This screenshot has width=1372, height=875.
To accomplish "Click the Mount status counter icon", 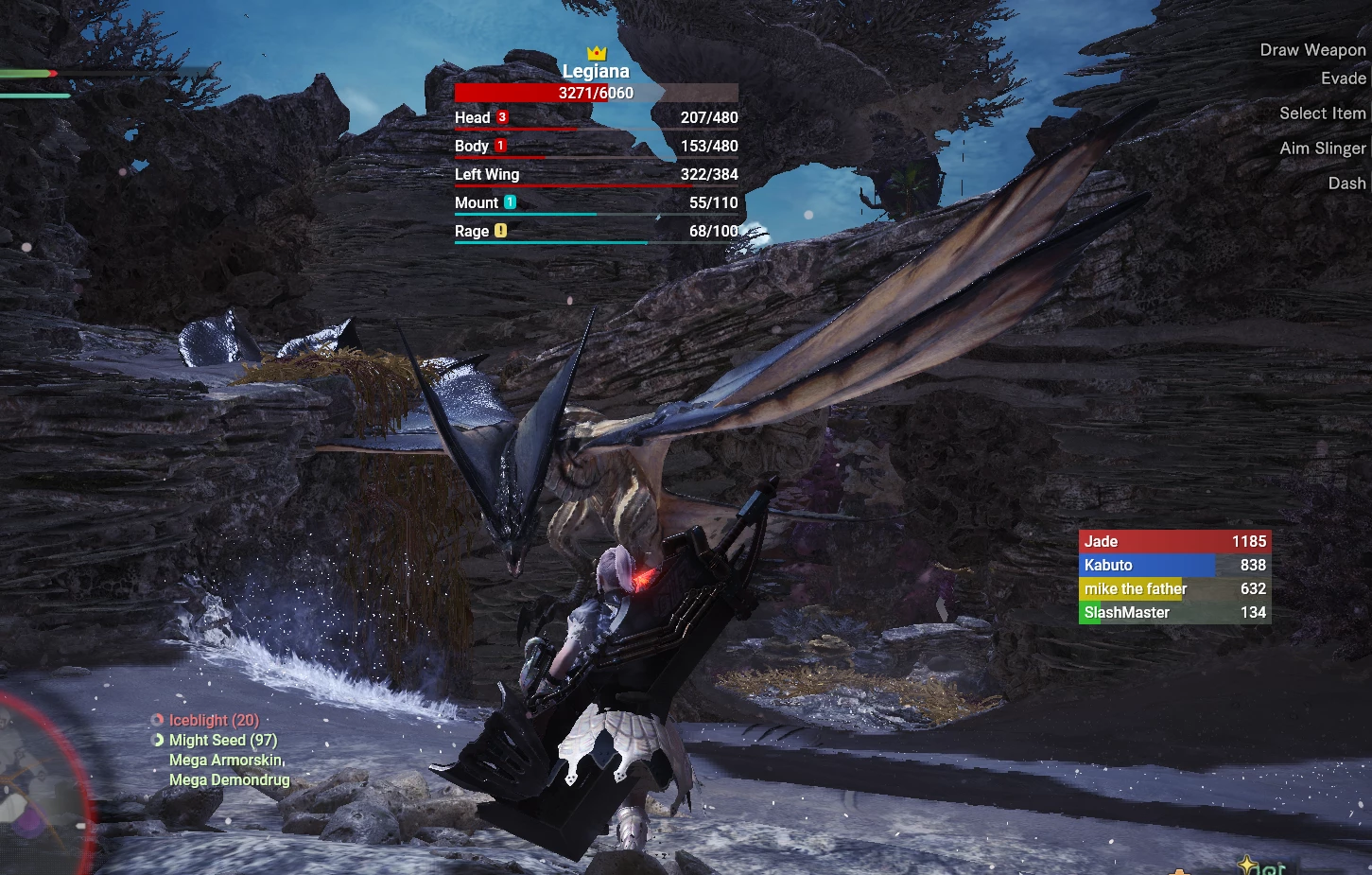I will point(510,201).
